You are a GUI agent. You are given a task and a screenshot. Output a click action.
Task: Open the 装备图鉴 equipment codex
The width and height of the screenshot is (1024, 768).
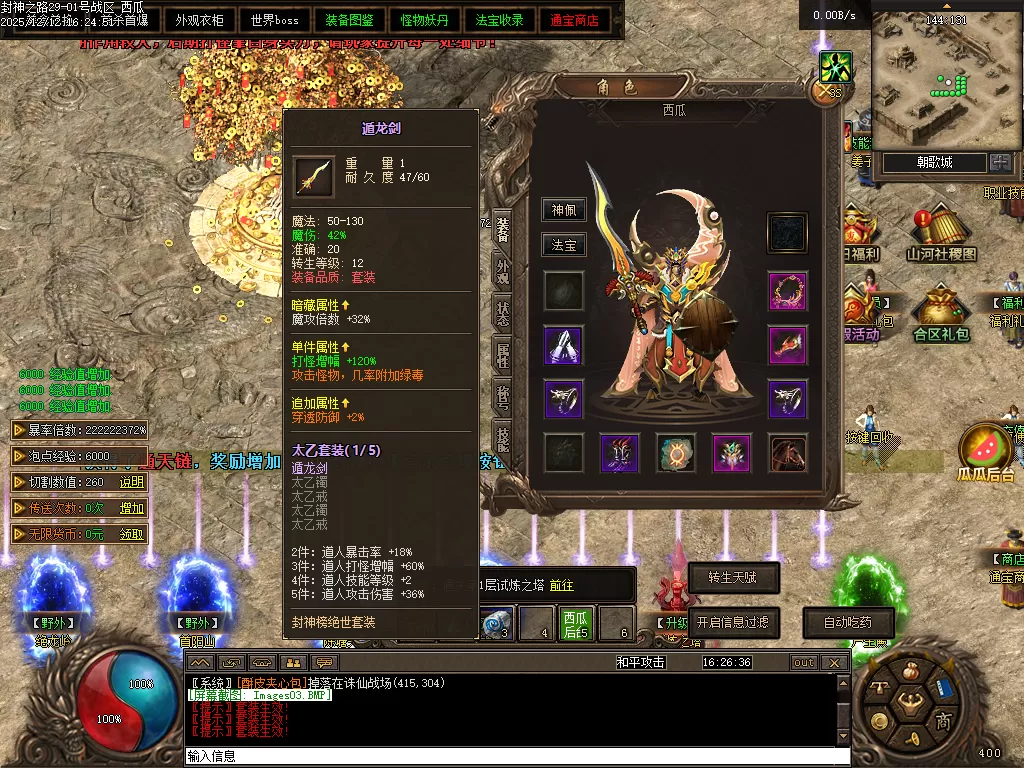[349, 20]
